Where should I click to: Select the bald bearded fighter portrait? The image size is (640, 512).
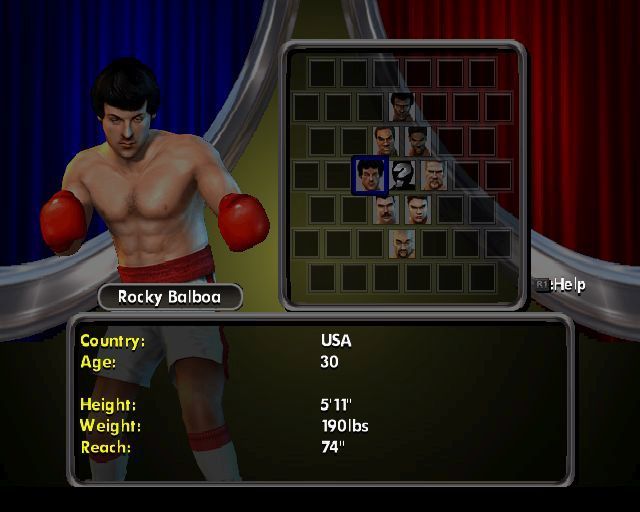pos(402,243)
